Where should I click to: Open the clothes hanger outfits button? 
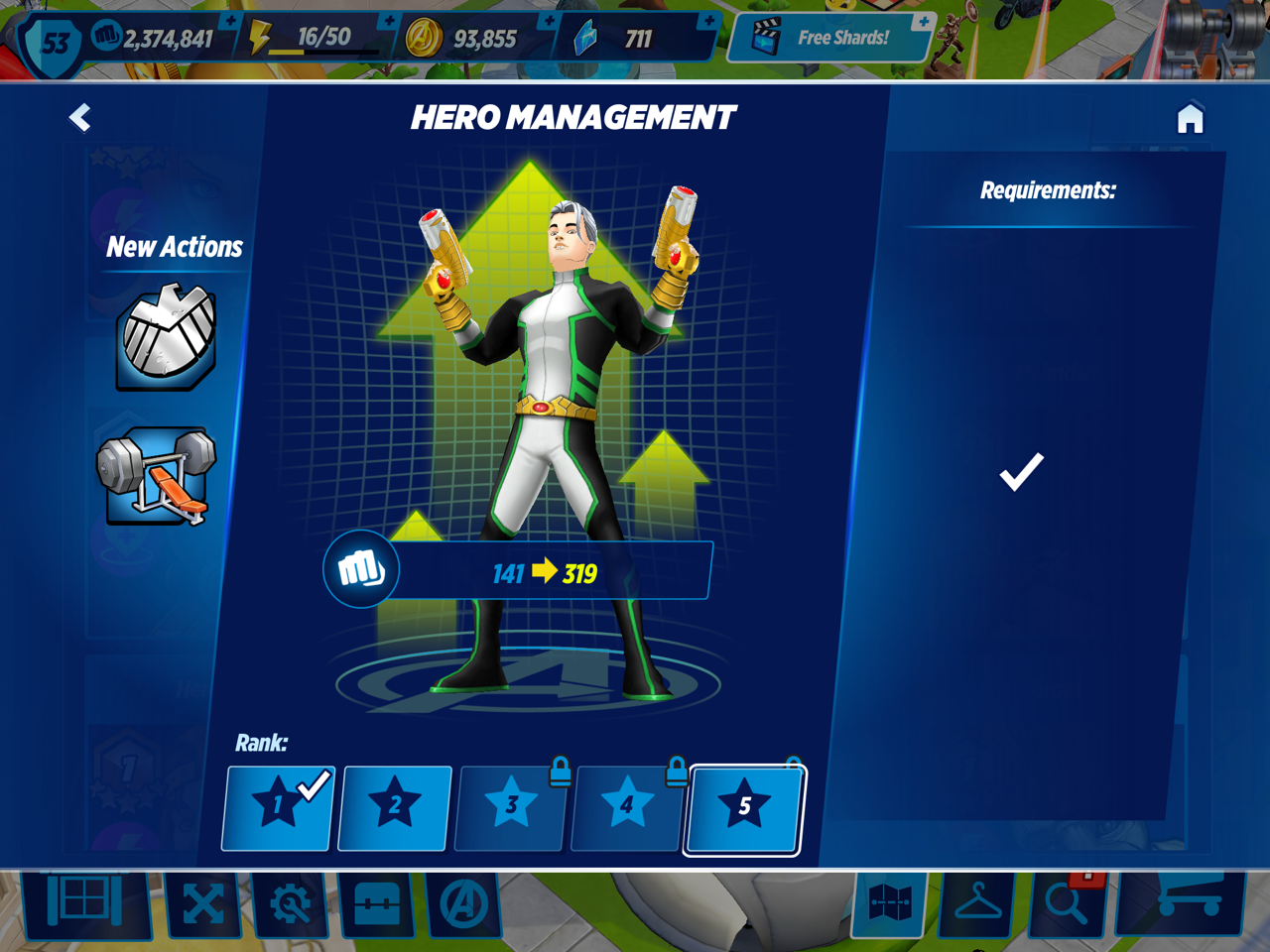(x=977, y=904)
